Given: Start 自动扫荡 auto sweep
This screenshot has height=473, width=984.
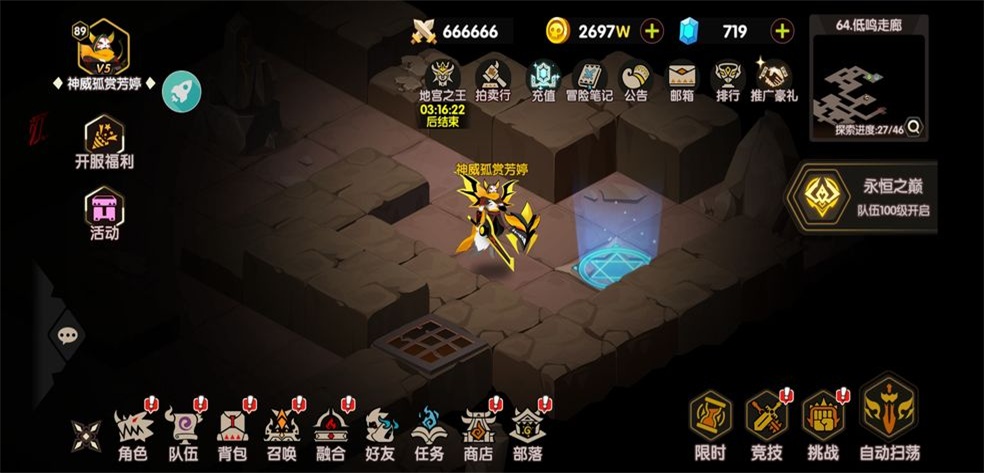Looking at the screenshot, I should click(888, 418).
